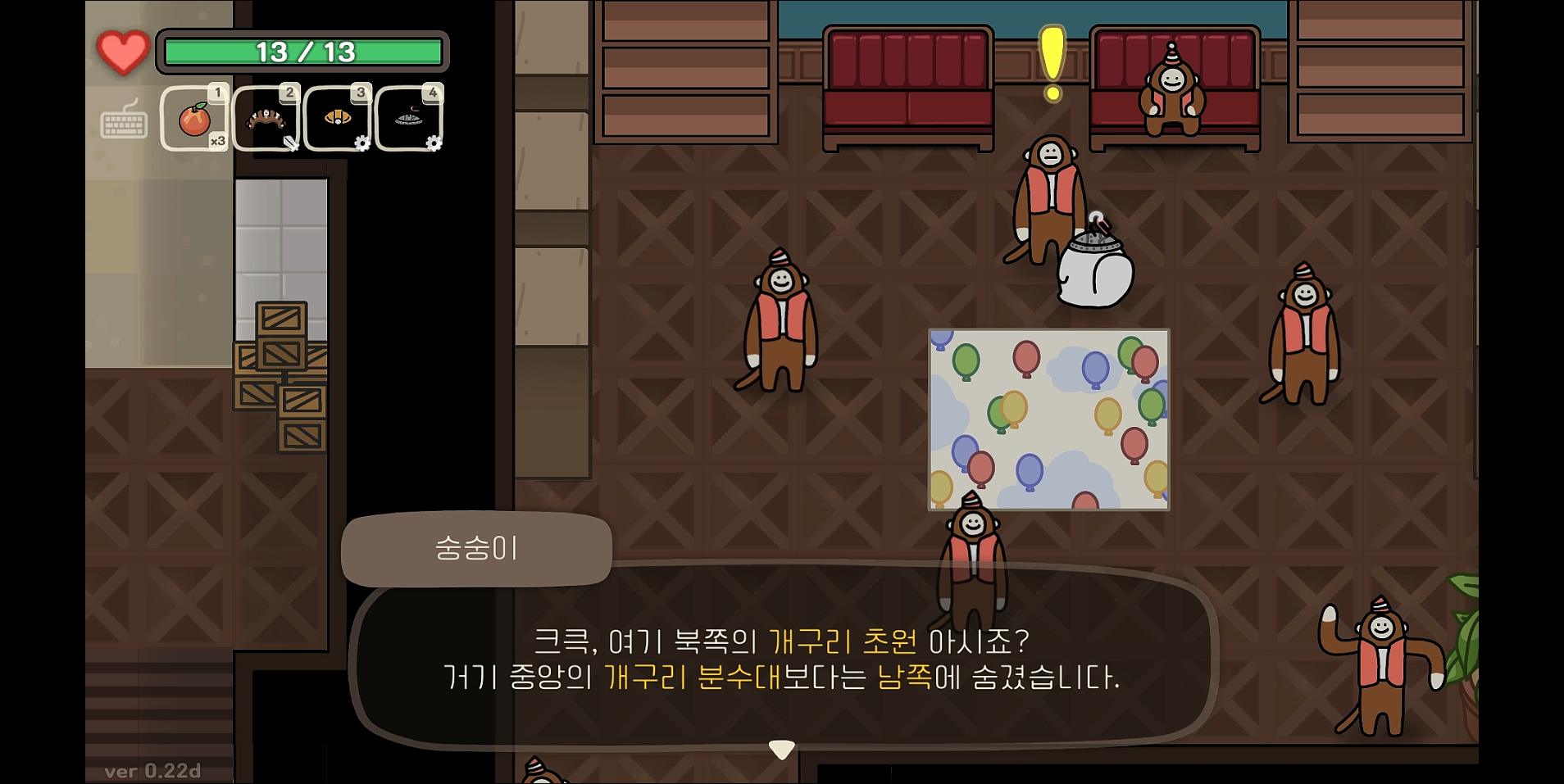Viewport: 1564px width, 784px height.
Task: Click the number 1 label on the apple slot
Action: tap(218, 93)
